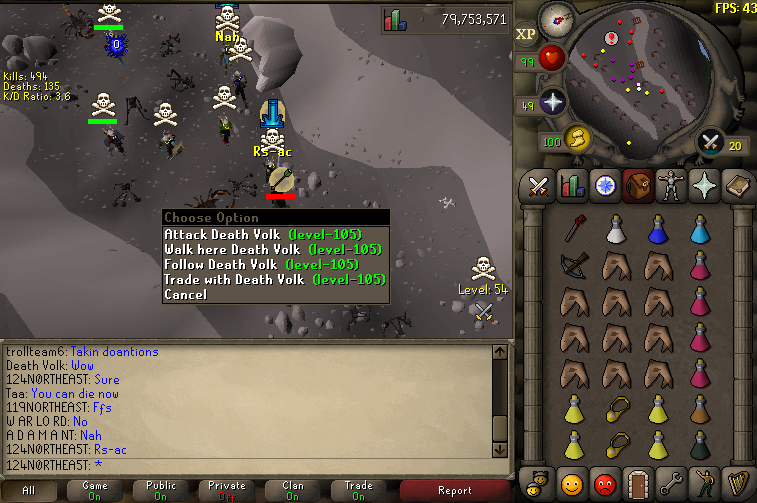The width and height of the screenshot is (757, 503).
Task: Open the Combat Options tab
Action: pos(539,186)
